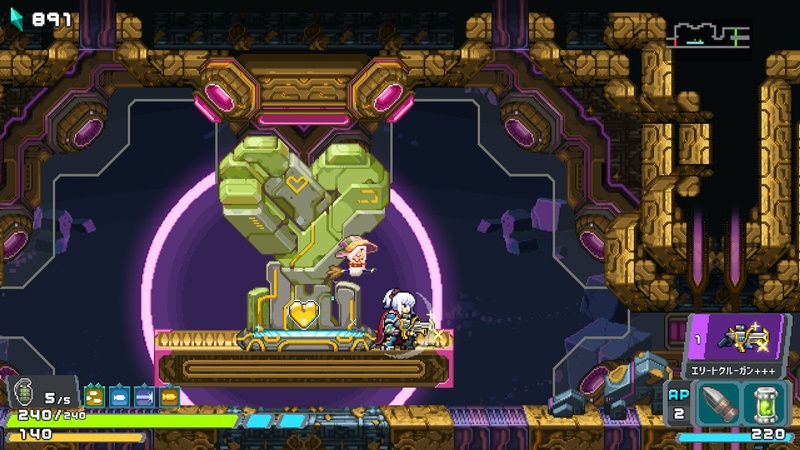Activate the bullet-tip ability icon
800x450 pixels.
[720, 406]
